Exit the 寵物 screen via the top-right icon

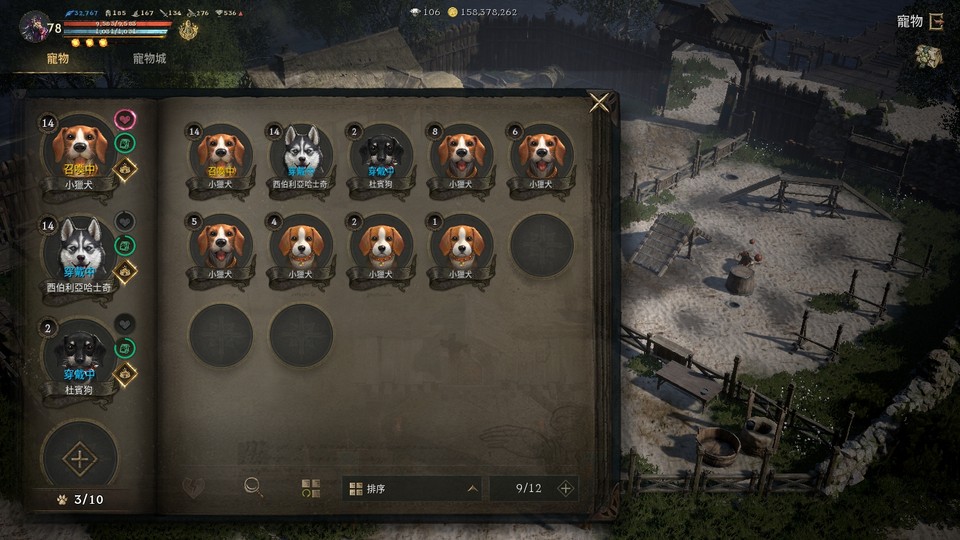[x=935, y=22]
